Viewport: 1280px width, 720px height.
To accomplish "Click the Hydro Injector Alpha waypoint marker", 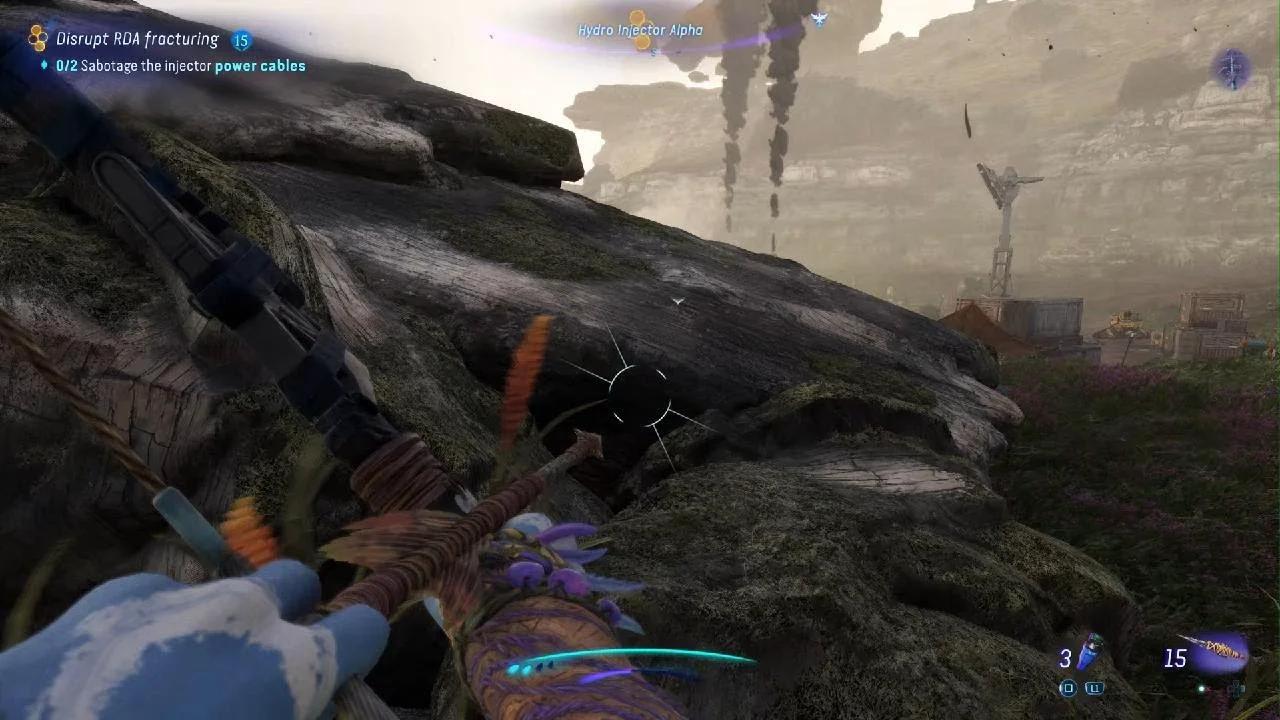I will click(x=640, y=22).
